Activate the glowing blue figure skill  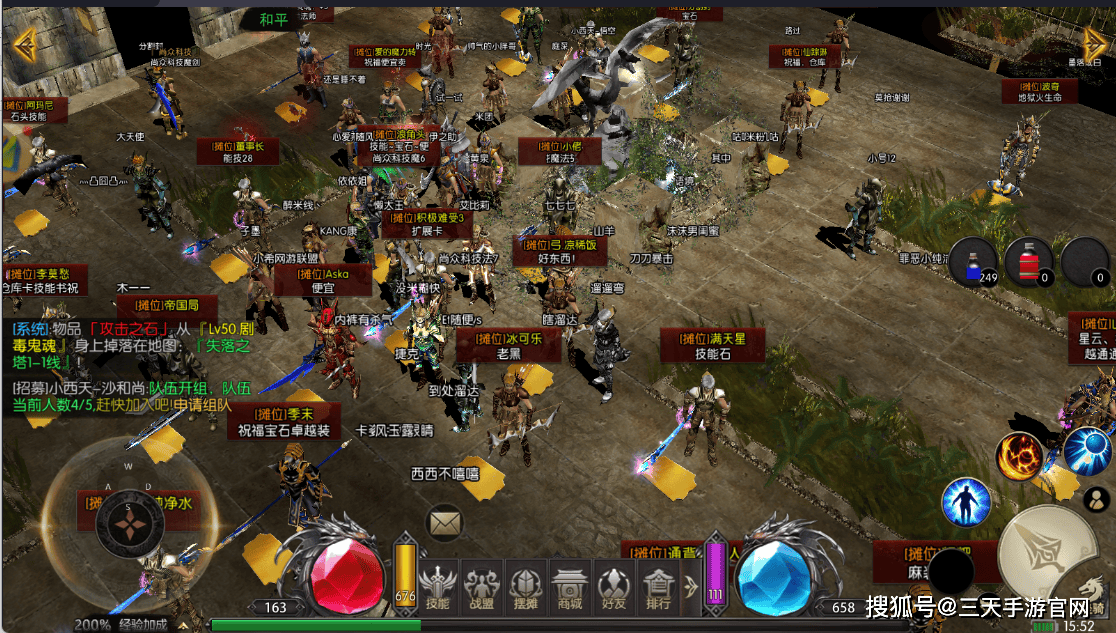pos(966,502)
